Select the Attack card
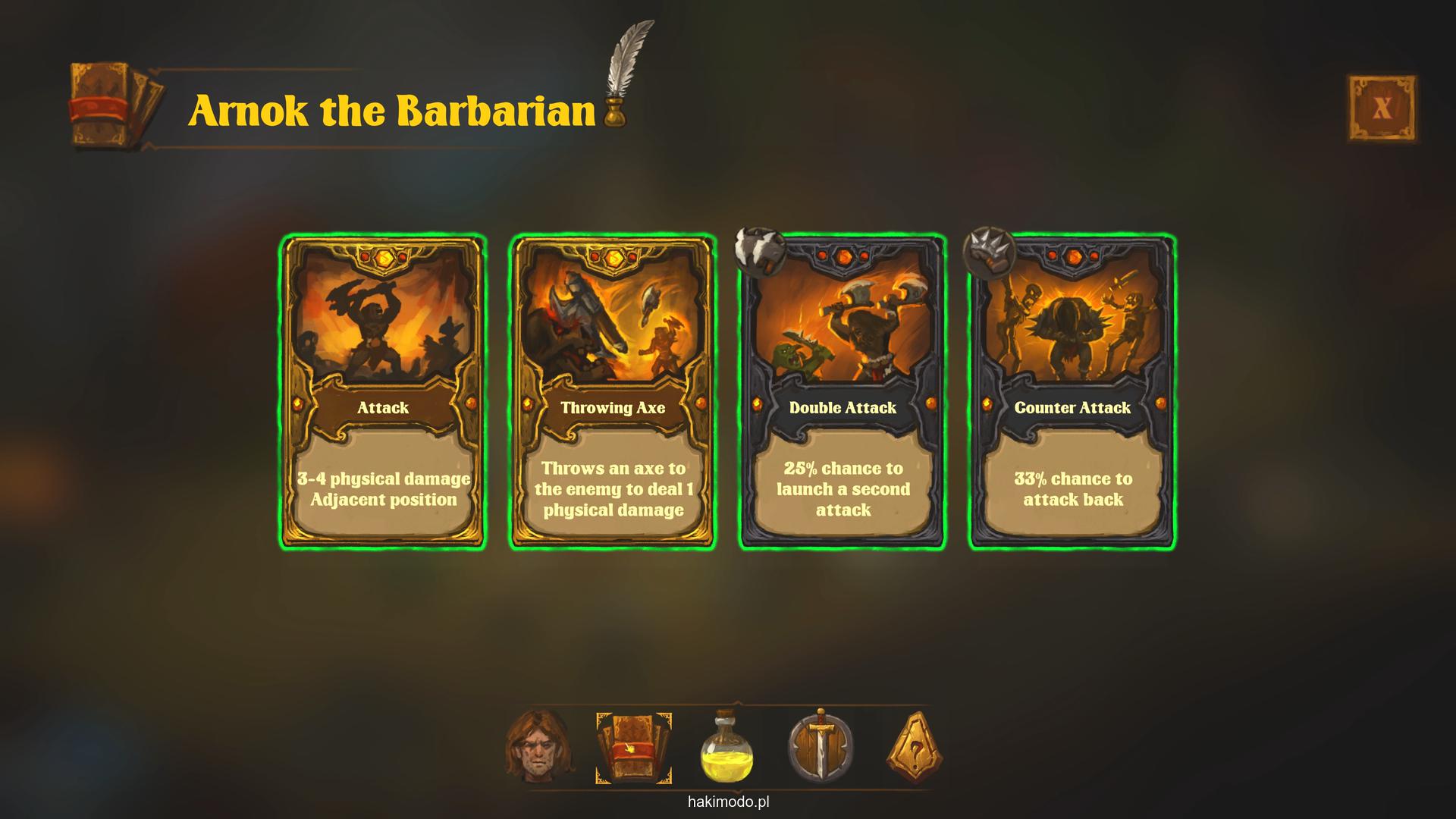The image size is (1456, 819). 383,391
